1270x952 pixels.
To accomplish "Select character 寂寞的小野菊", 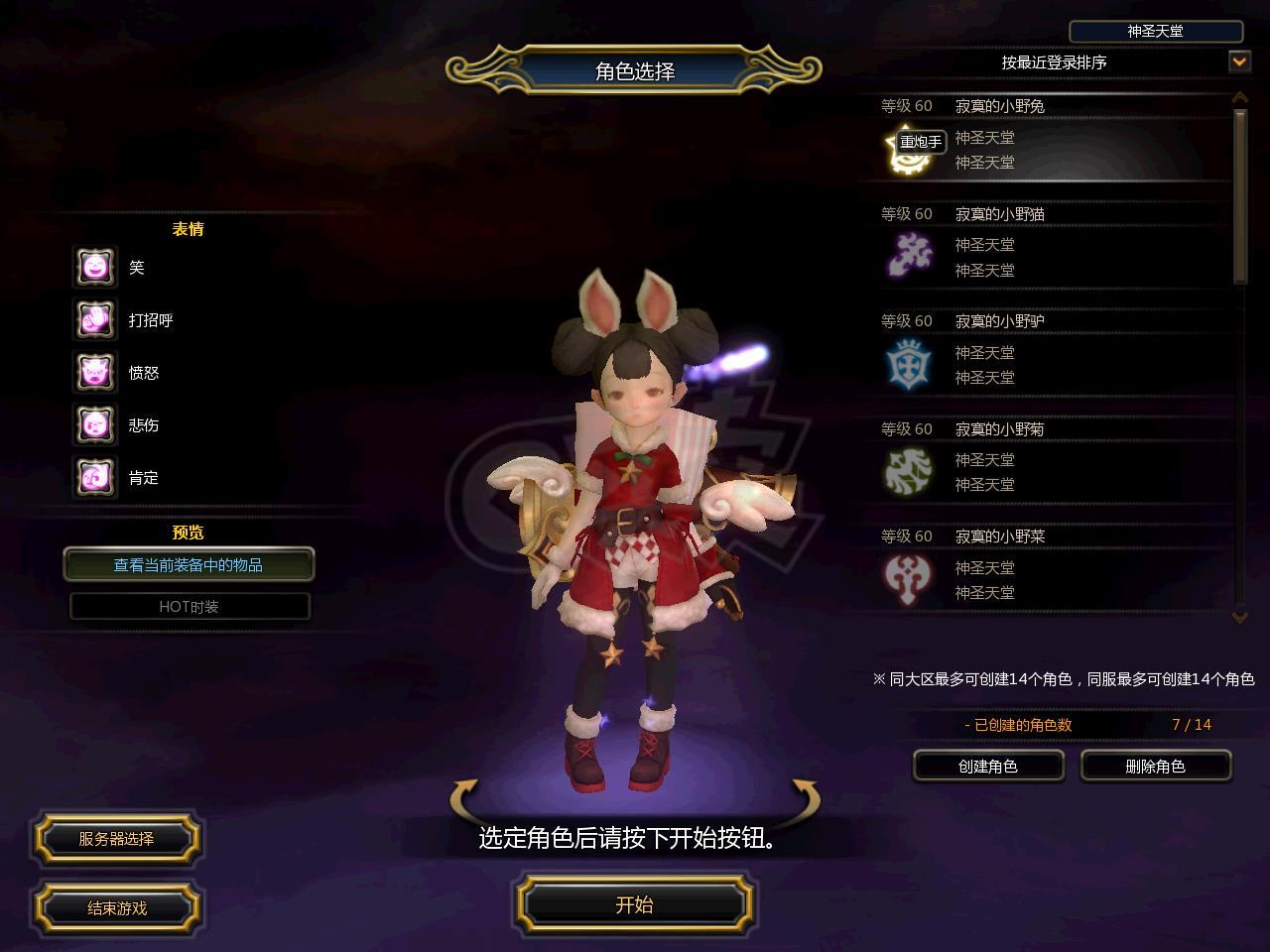I will click(1042, 460).
